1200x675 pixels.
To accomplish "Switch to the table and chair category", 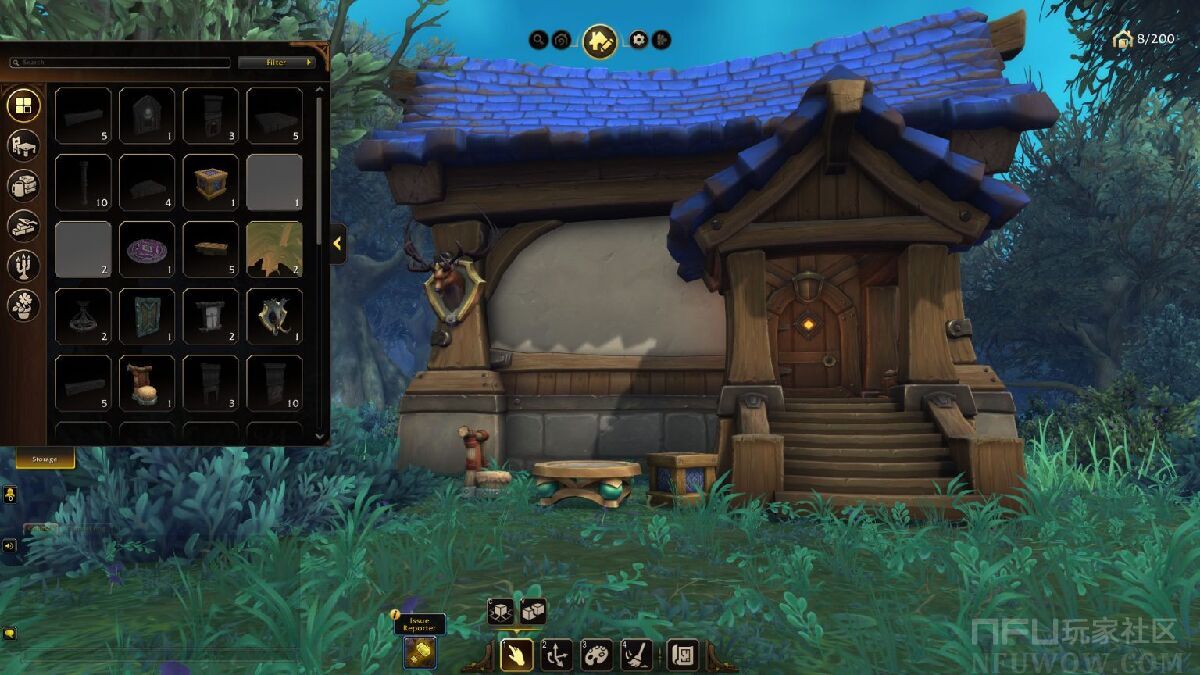I will pyautogui.click(x=24, y=146).
